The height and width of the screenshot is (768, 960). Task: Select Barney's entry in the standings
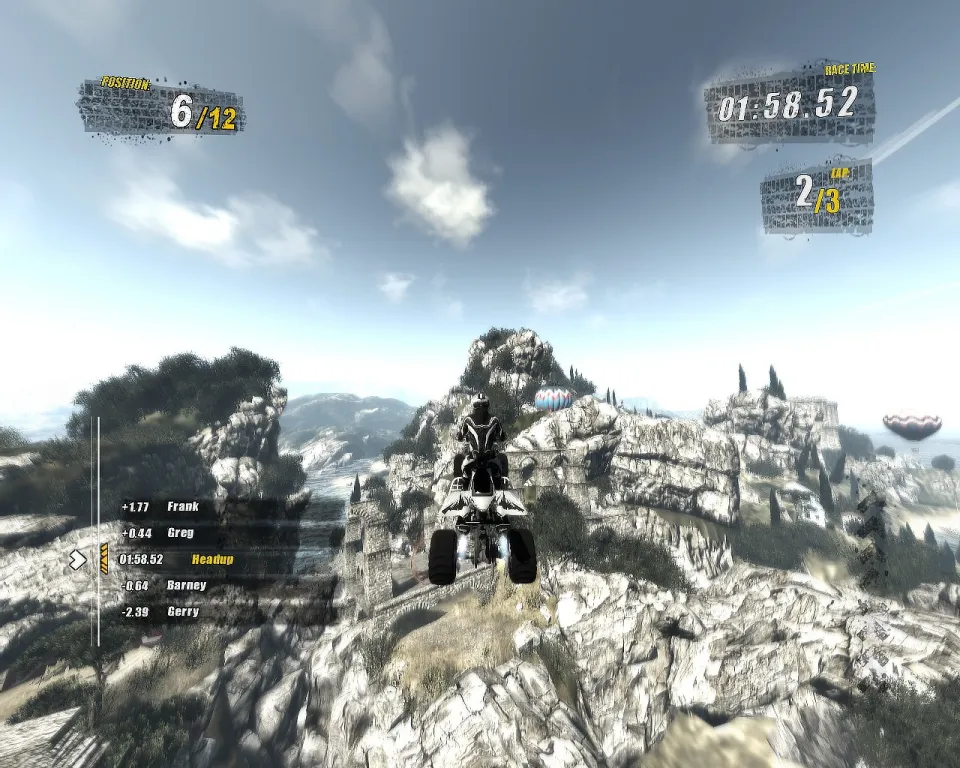coord(186,585)
